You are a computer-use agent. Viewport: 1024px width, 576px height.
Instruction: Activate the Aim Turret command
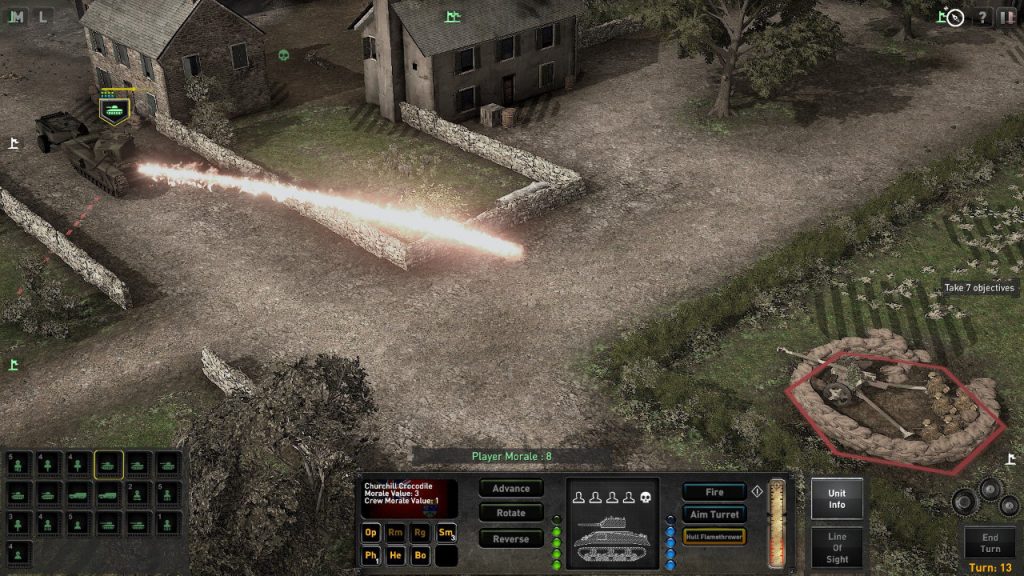(714, 514)
